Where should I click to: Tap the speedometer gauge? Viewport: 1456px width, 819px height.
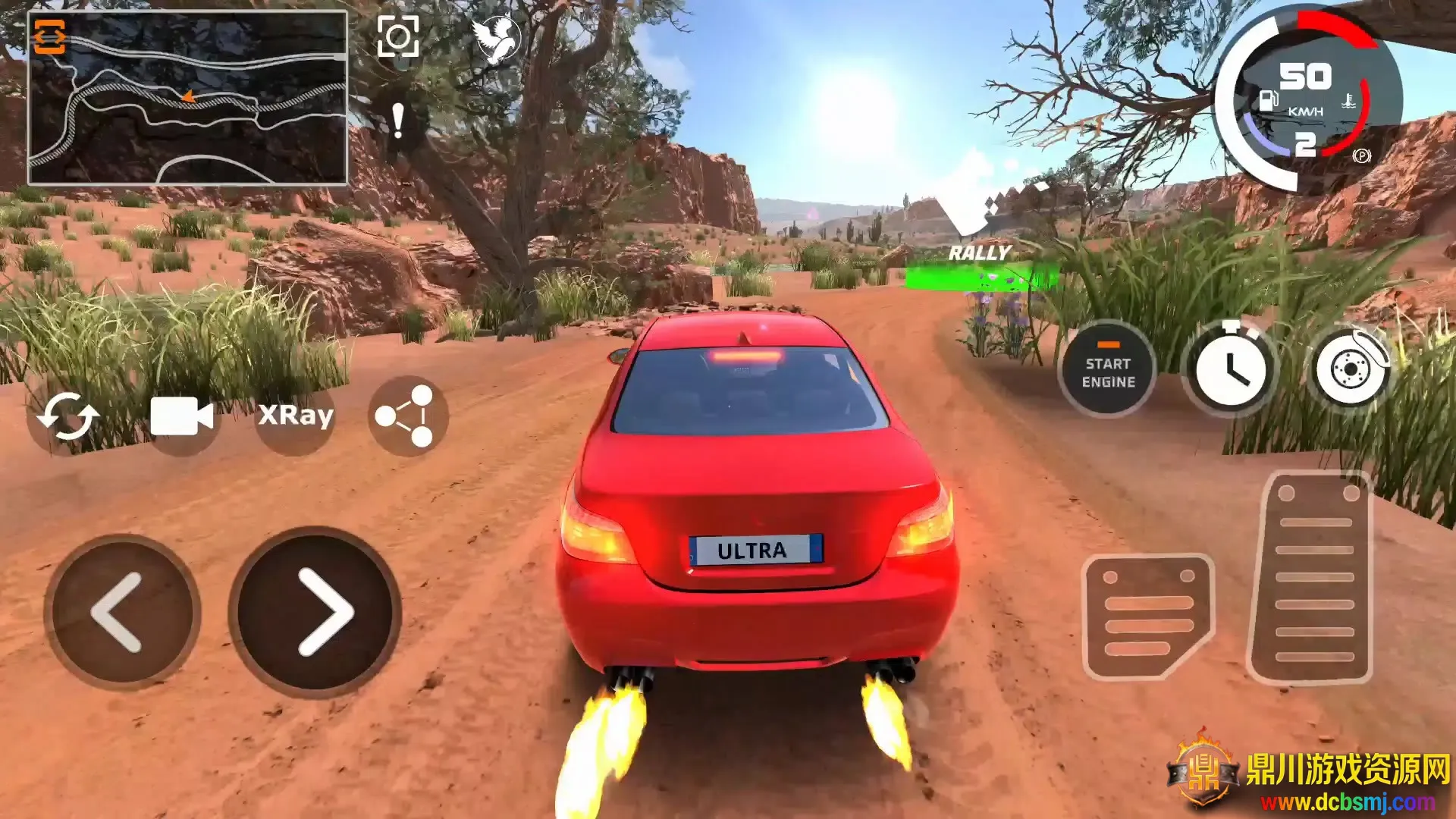point(1306,100)
